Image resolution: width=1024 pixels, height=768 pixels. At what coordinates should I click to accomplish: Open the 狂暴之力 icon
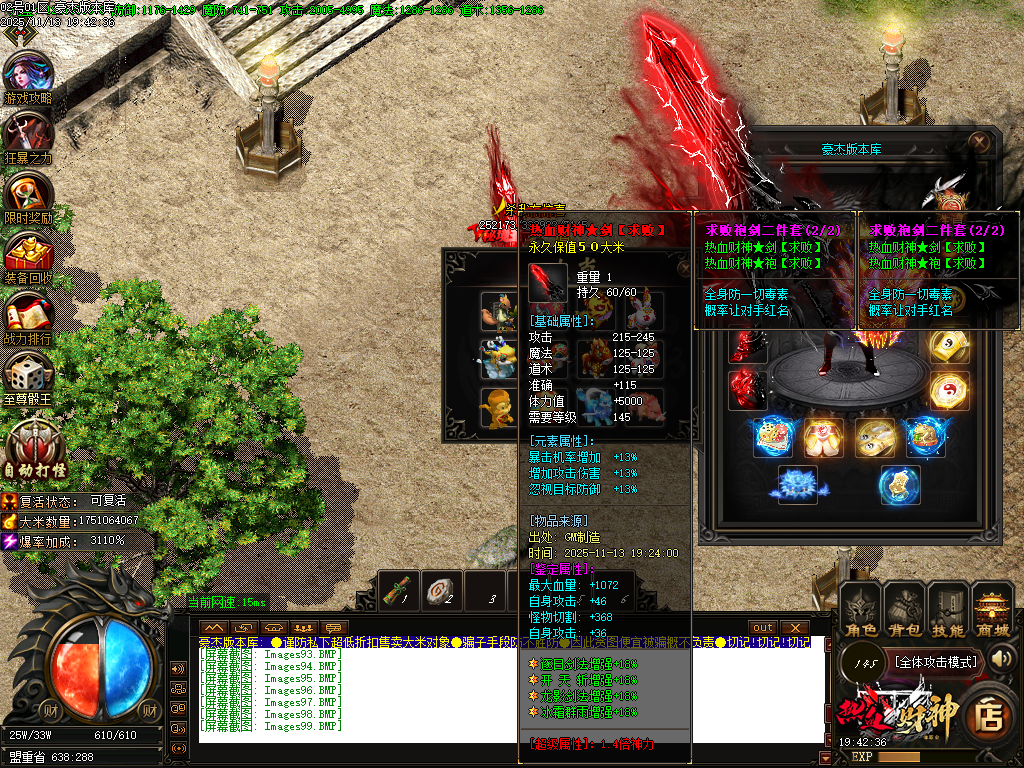tap(28, 135)
